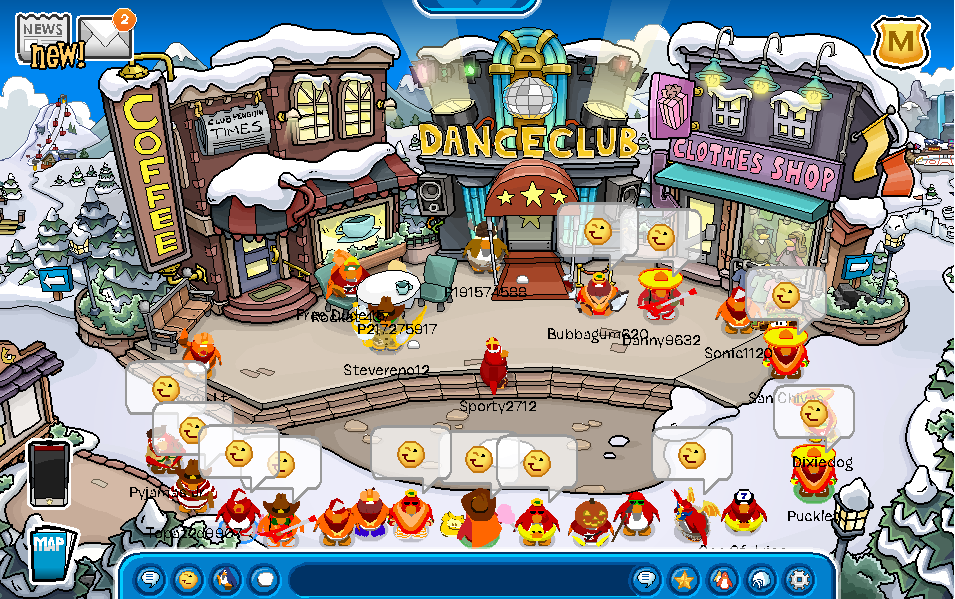The height and width of the screenshot is (599, 955).
Task: Expand the blue tab at top center
Action: coord(477,6)
